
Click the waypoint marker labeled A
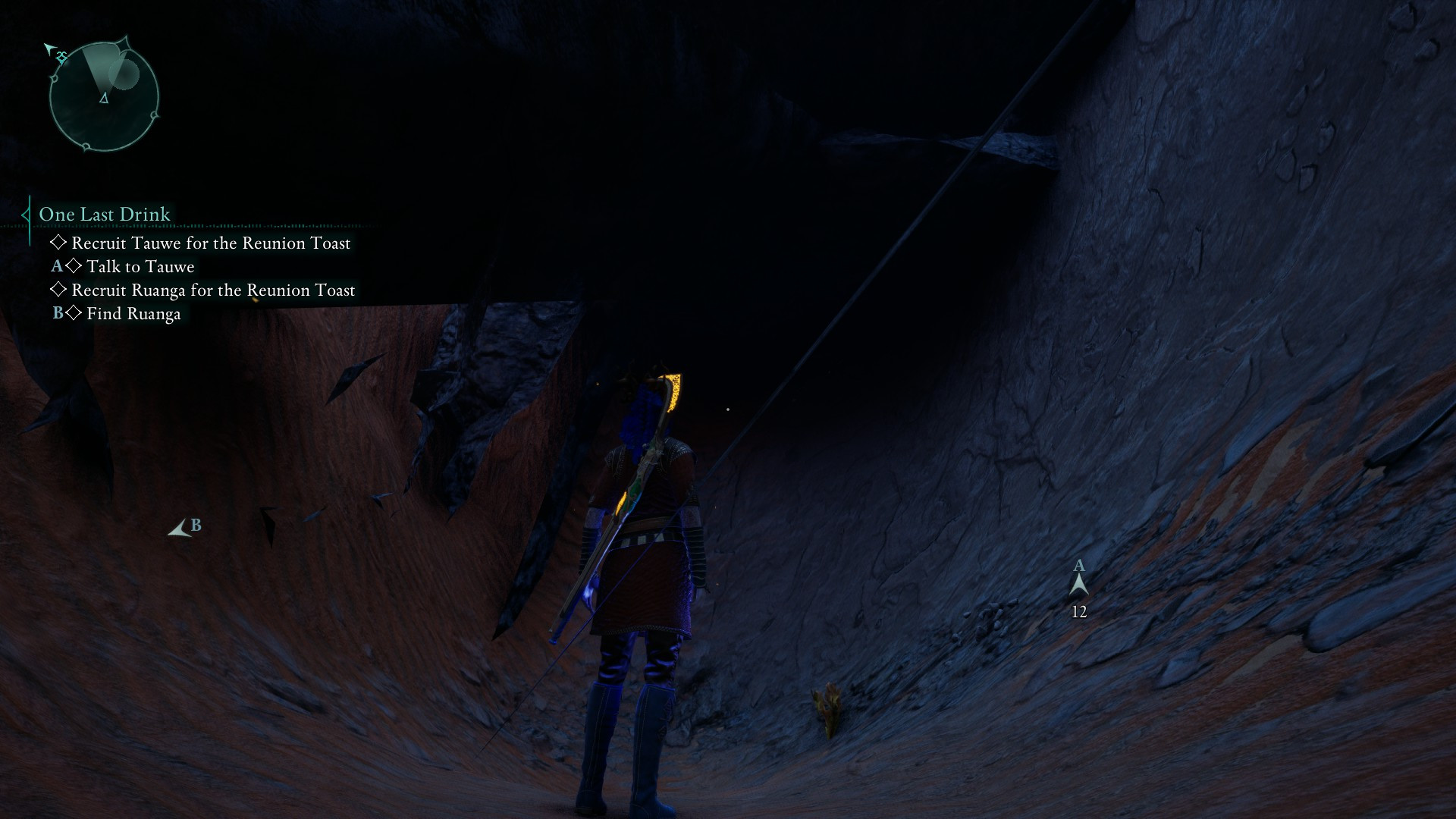coord(1078,583)
